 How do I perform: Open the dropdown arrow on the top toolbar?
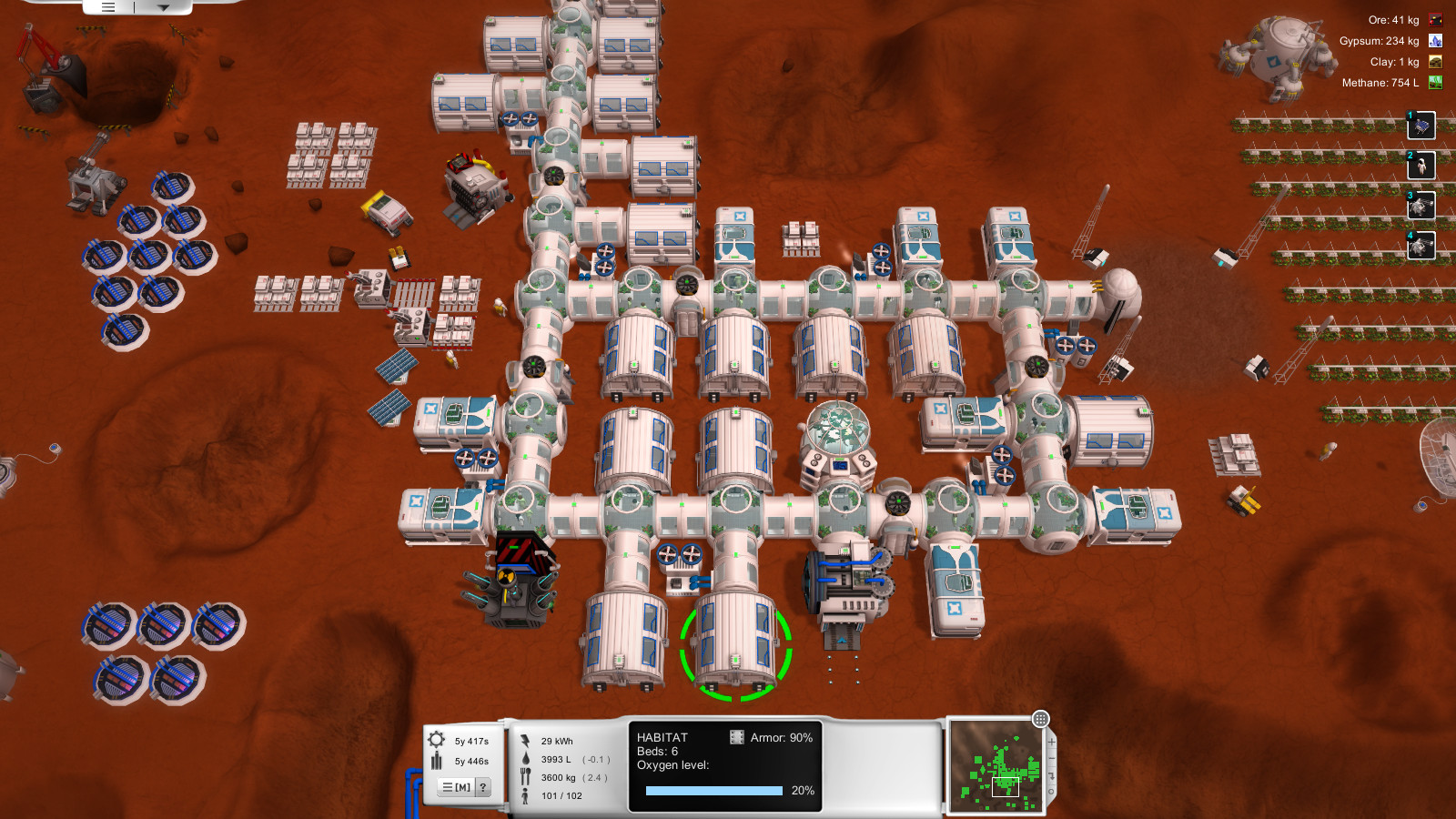click(164, 5)
